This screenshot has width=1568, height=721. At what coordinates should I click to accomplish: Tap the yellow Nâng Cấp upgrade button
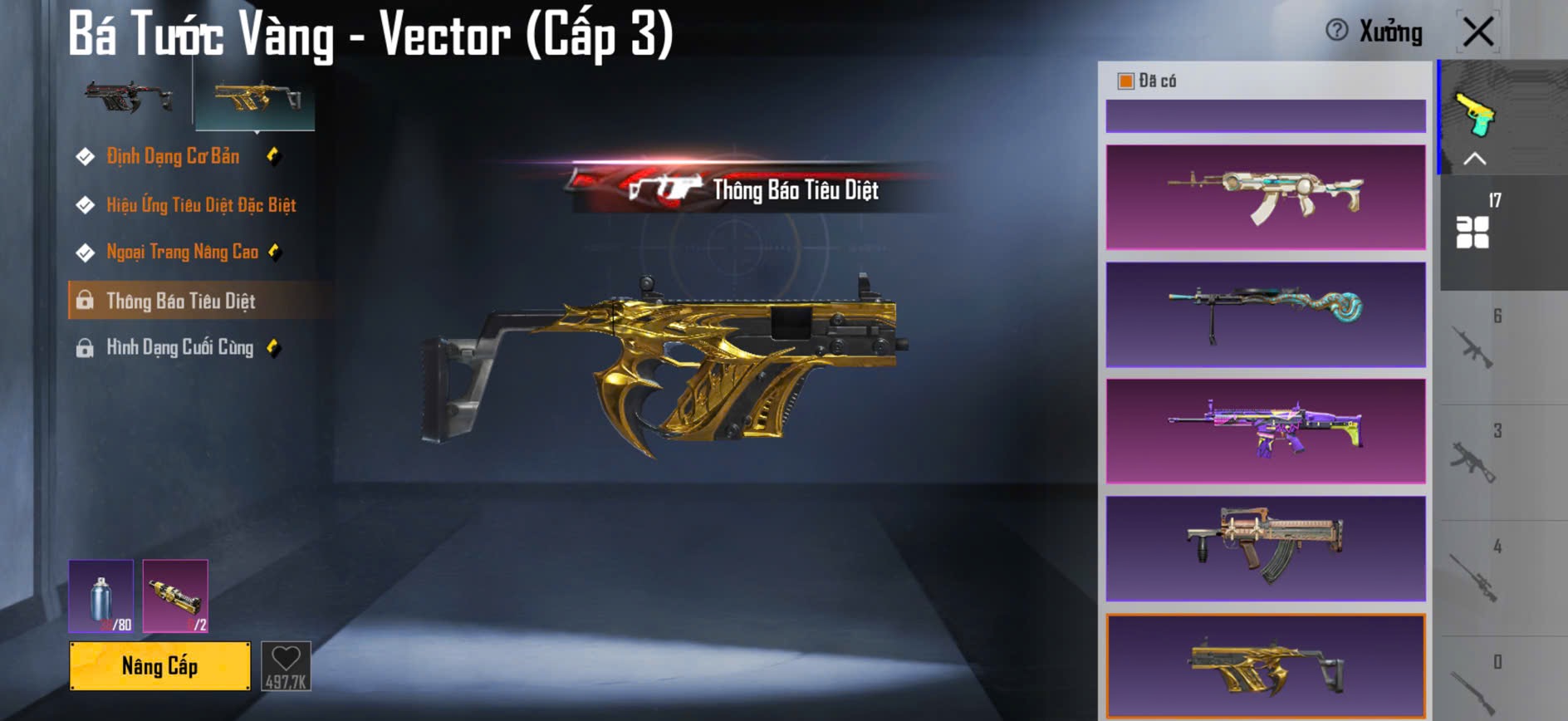click(159, 665)
